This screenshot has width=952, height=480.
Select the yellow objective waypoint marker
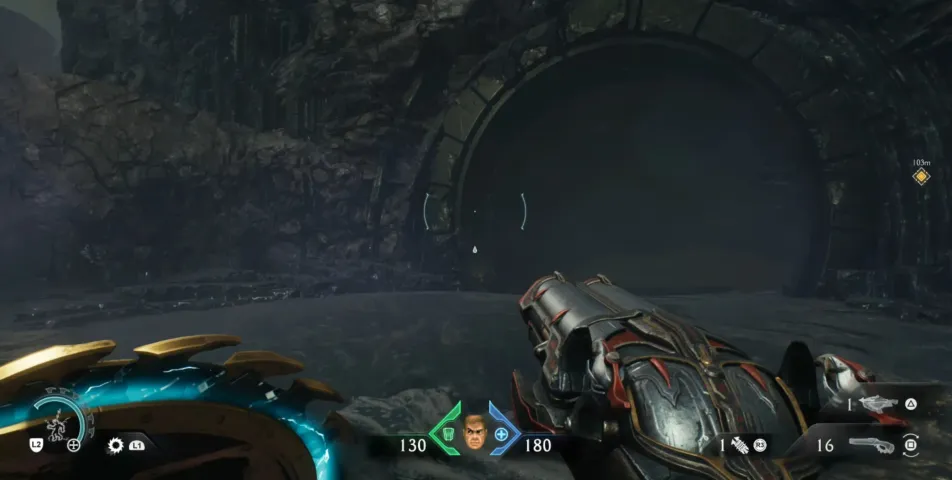921,177
